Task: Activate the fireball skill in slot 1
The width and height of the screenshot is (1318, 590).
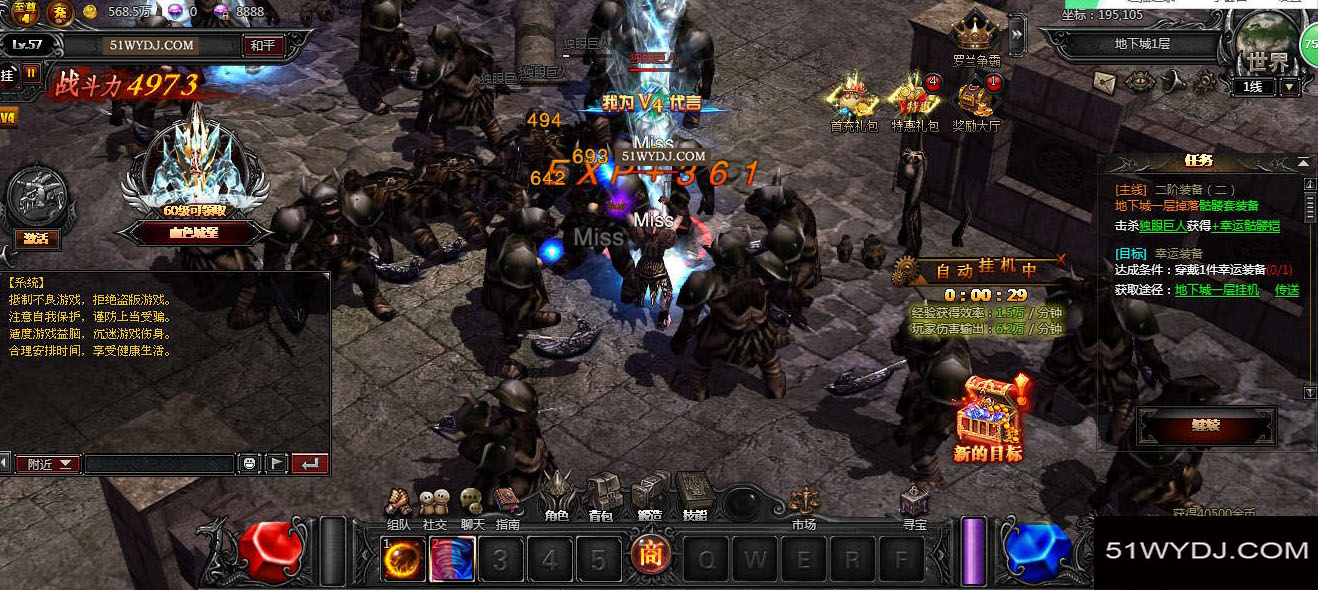Action: tap(403, 559)
